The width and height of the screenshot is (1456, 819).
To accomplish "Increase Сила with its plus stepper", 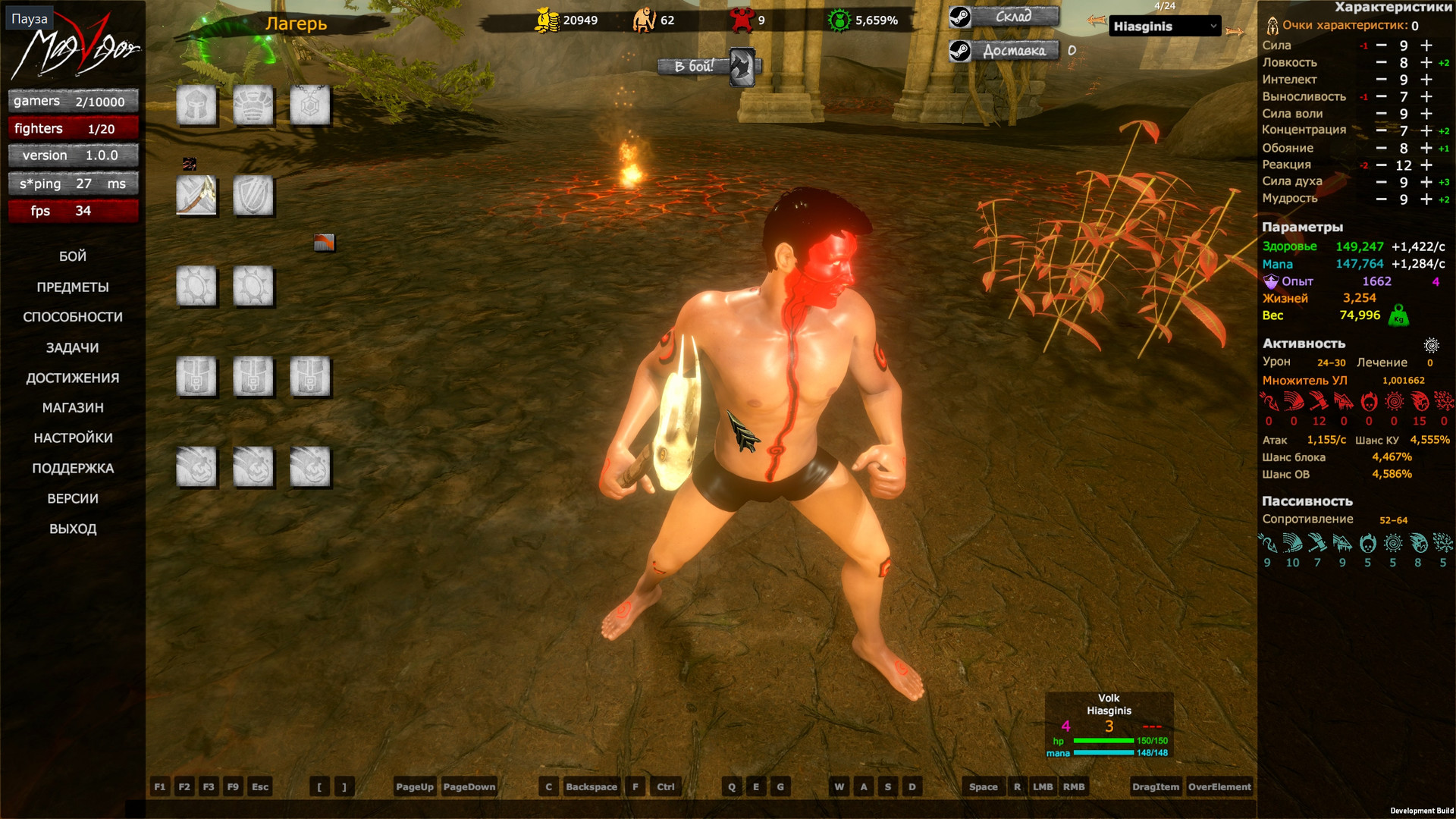I will pyautogui.click(x=1425, y=45).
